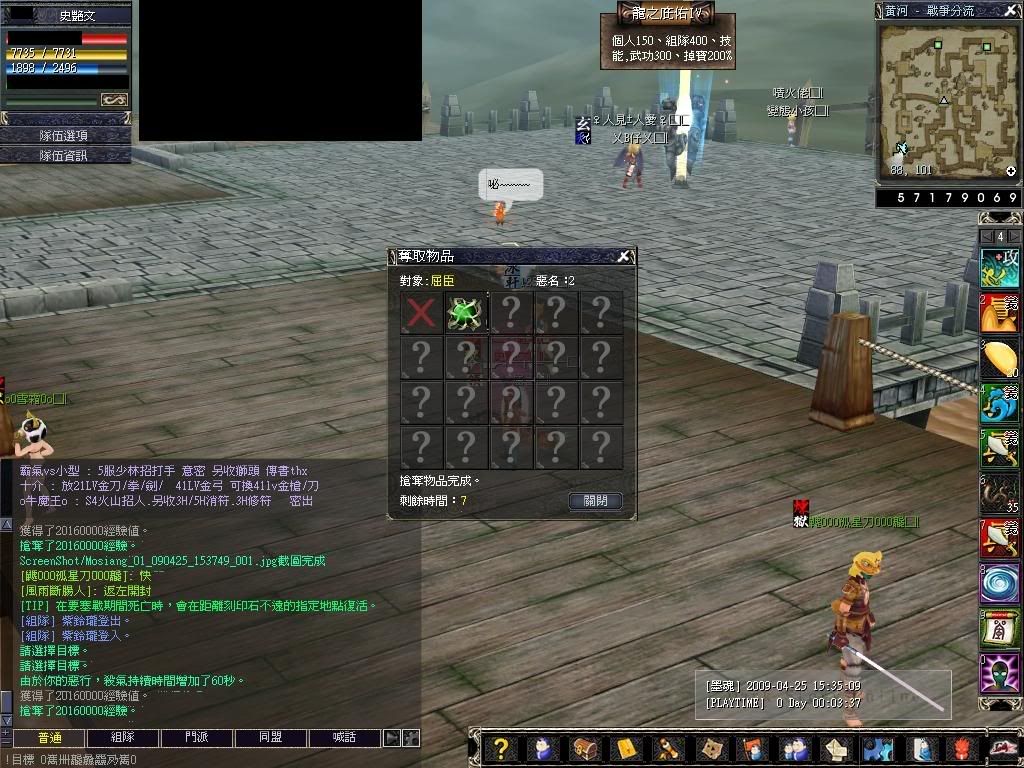Screen dimensions: 1024x768
Task: Open 隊伍資訊 party info
Action: [x=65, y=155]
